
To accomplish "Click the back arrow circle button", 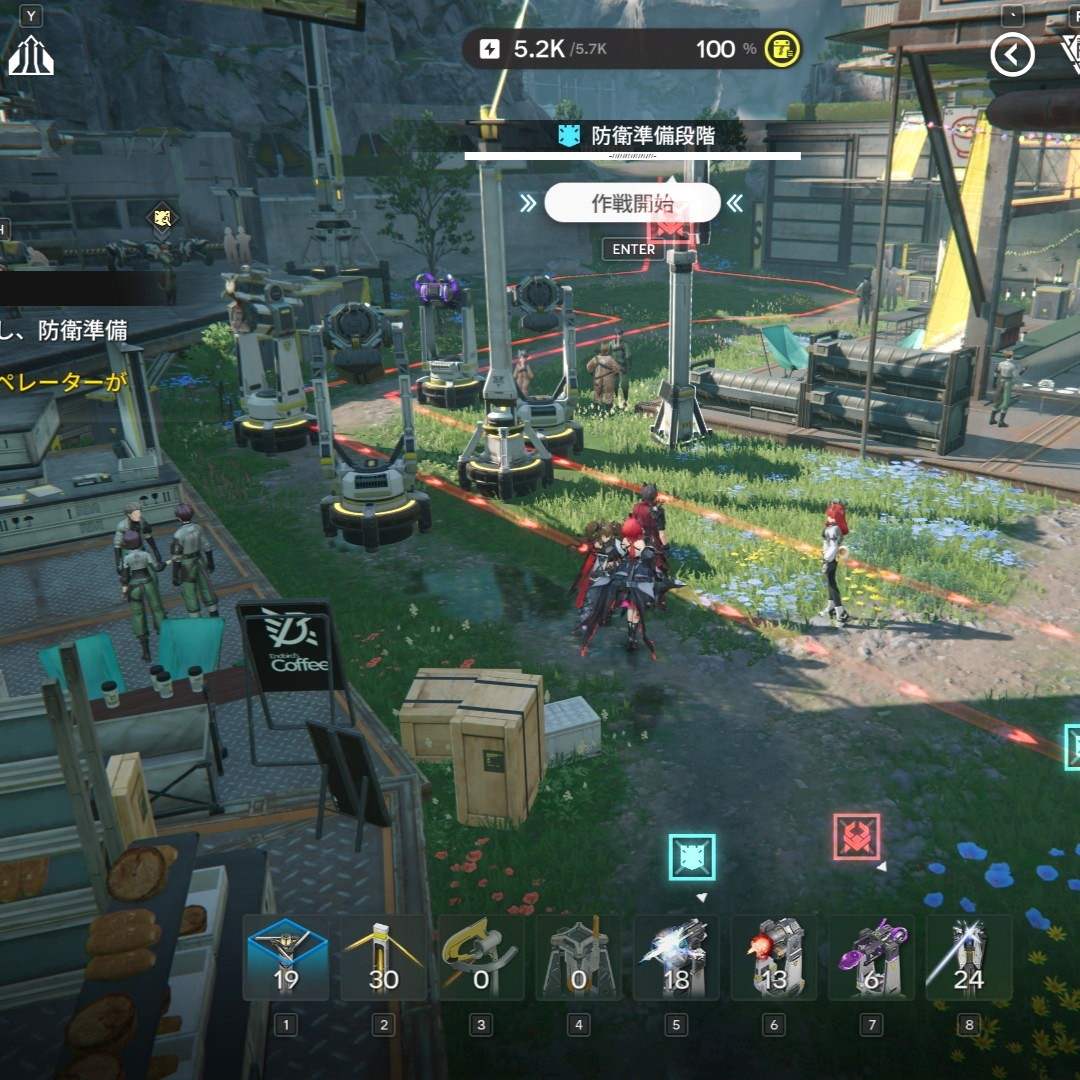I will pos(1011,56).
